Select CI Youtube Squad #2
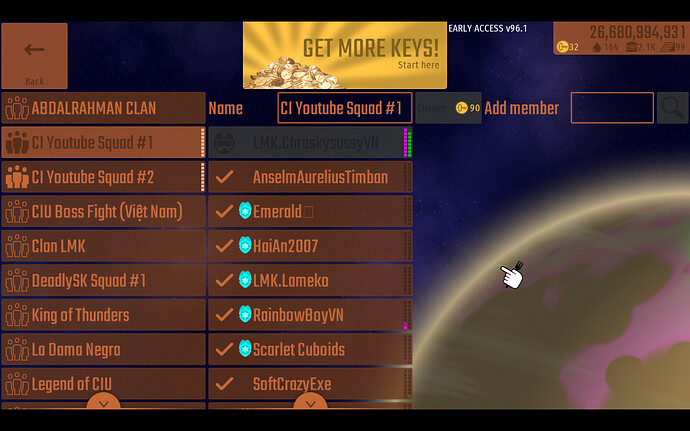690x431 pixels. 104,177
